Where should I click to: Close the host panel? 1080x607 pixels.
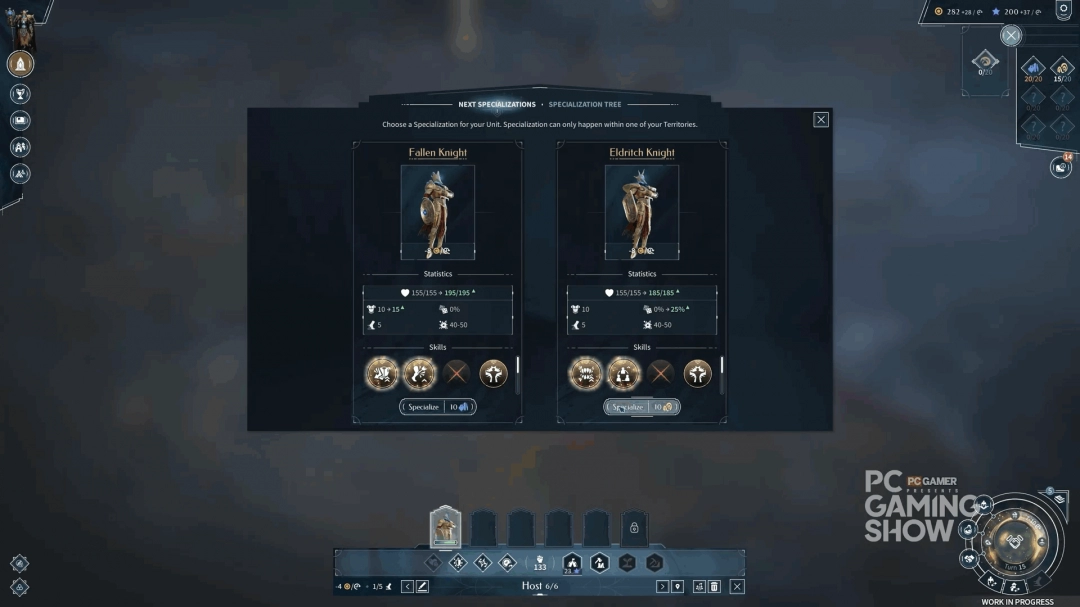coord(737,586)
